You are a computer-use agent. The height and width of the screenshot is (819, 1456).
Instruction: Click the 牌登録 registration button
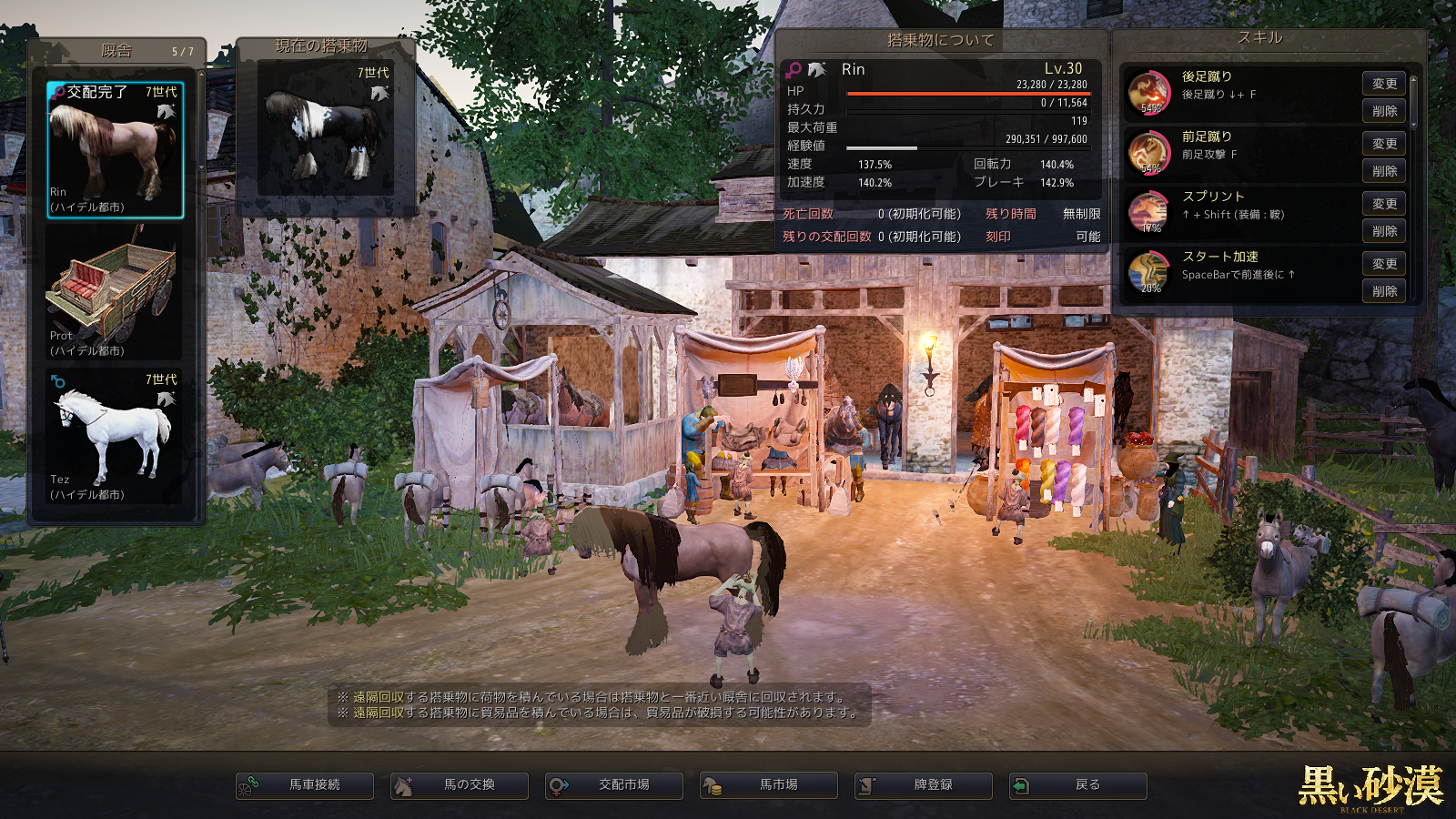(924, 785)
